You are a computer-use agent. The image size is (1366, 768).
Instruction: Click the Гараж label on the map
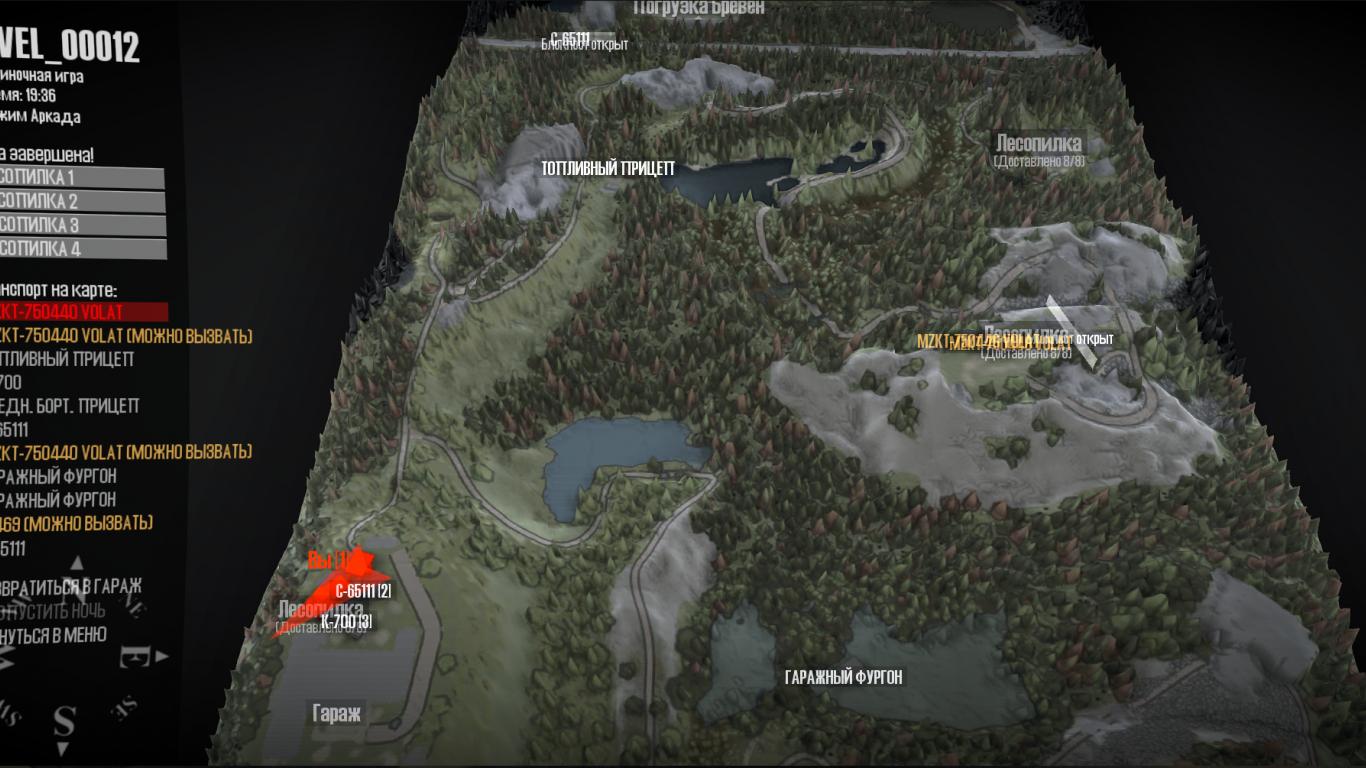point(336,714)
